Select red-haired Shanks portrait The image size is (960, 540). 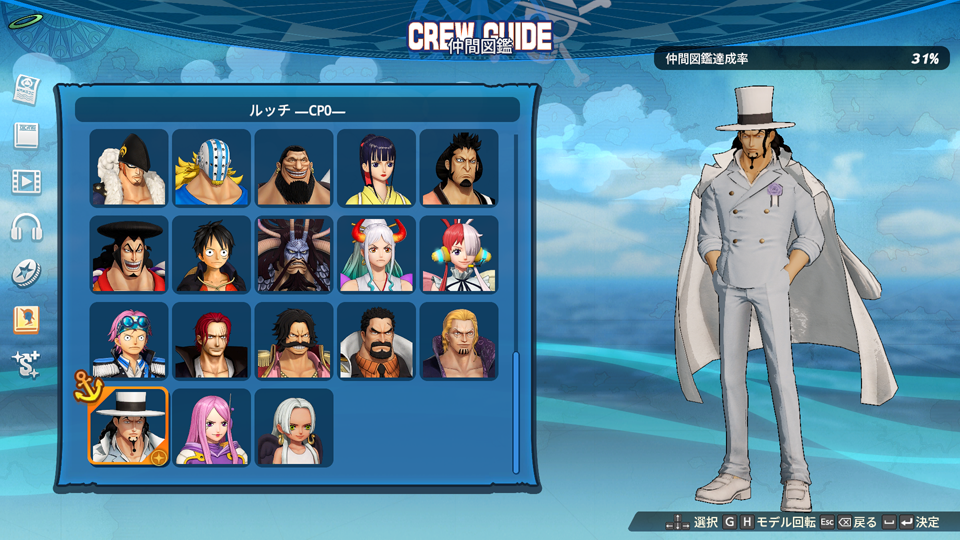coord(211,342)
